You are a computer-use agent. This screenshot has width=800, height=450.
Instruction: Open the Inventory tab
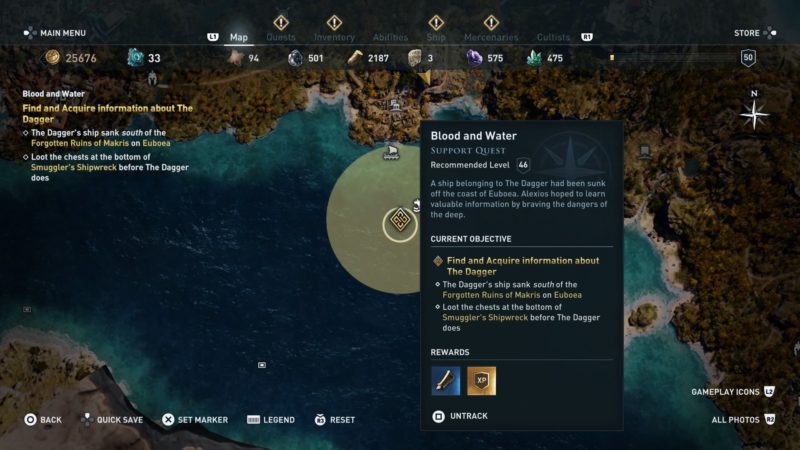pos(335,38)
